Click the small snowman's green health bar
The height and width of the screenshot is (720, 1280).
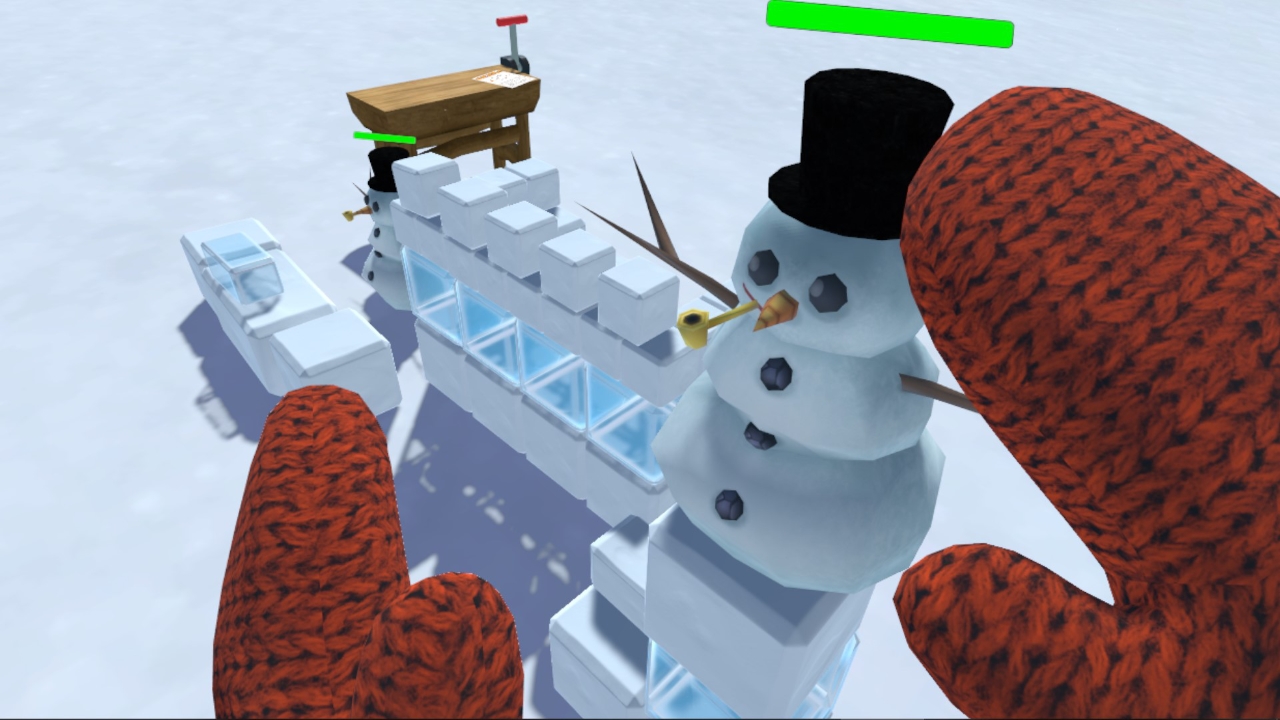tap(383, 138)
